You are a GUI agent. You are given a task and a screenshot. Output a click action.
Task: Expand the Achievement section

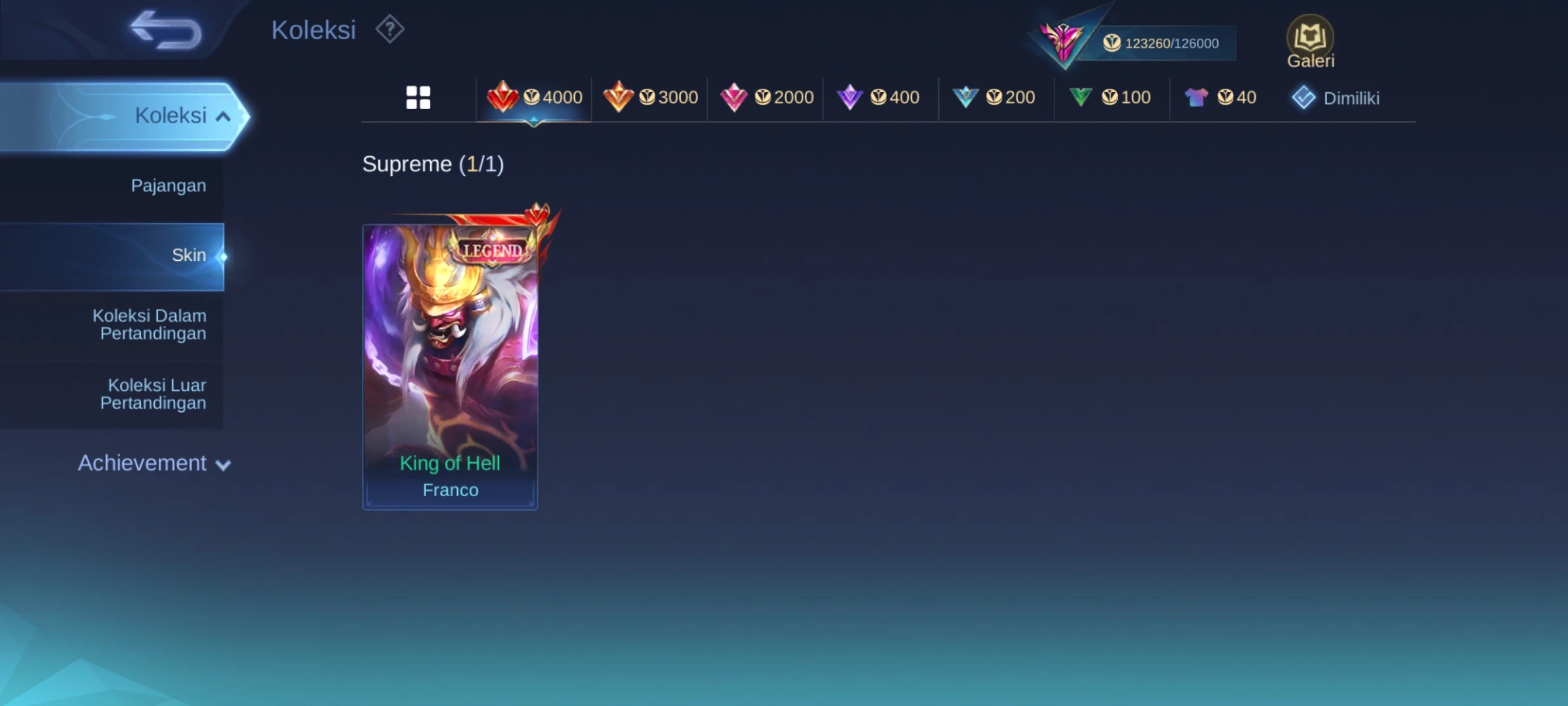[154, 463]
